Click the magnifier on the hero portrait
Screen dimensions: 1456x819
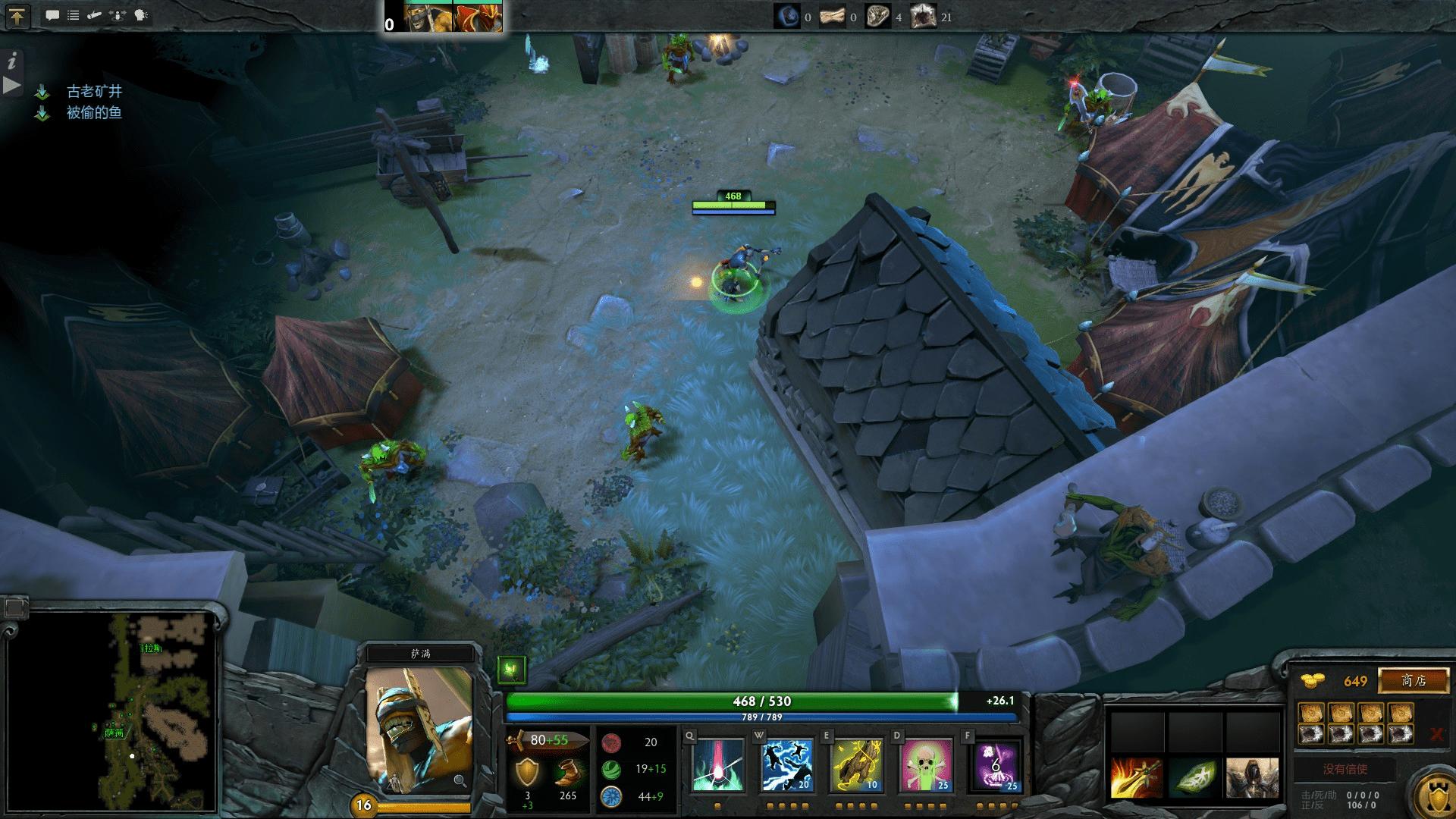point(460,780)
